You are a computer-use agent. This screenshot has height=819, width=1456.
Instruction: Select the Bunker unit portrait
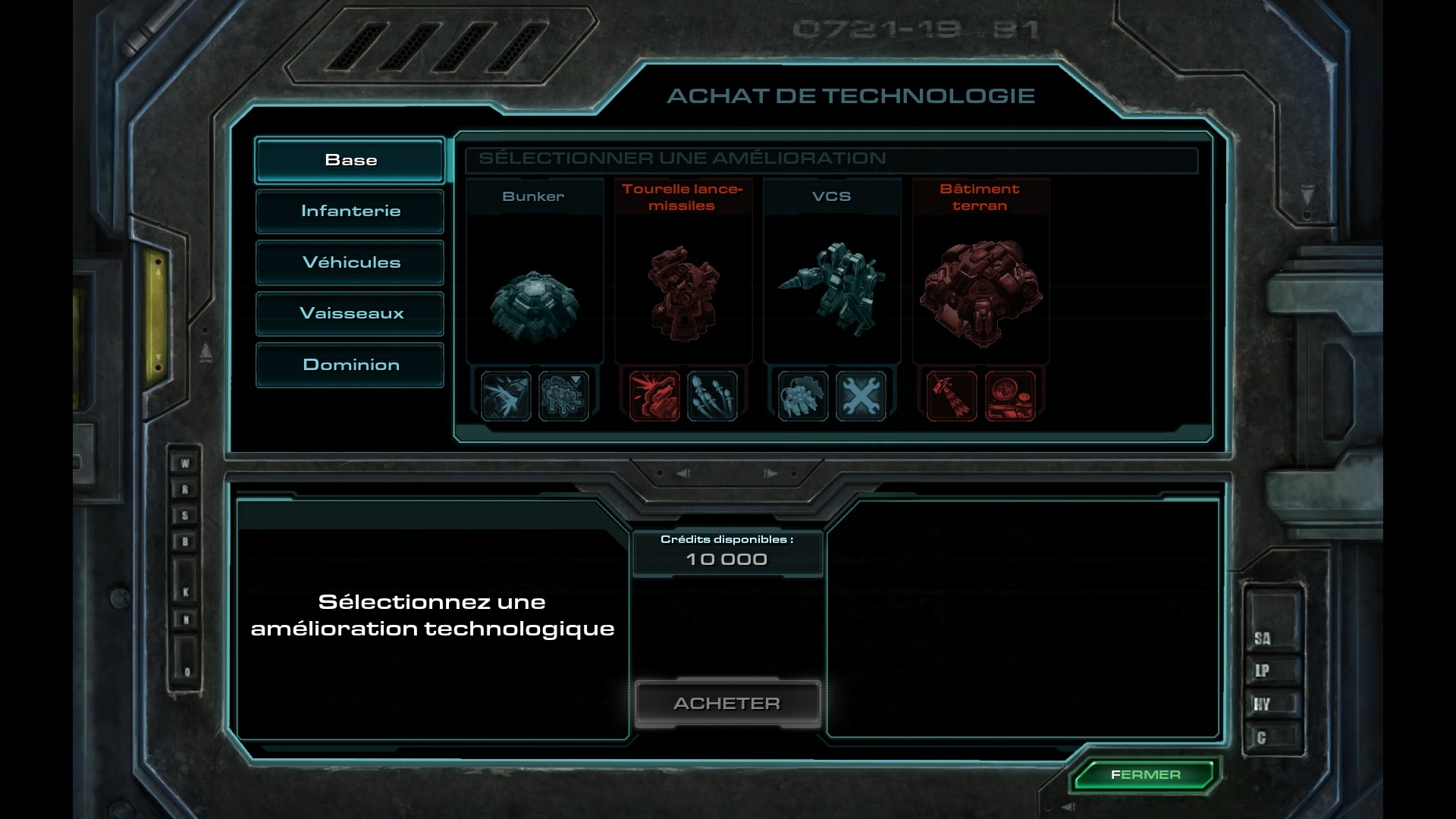(x=534, y=303)
